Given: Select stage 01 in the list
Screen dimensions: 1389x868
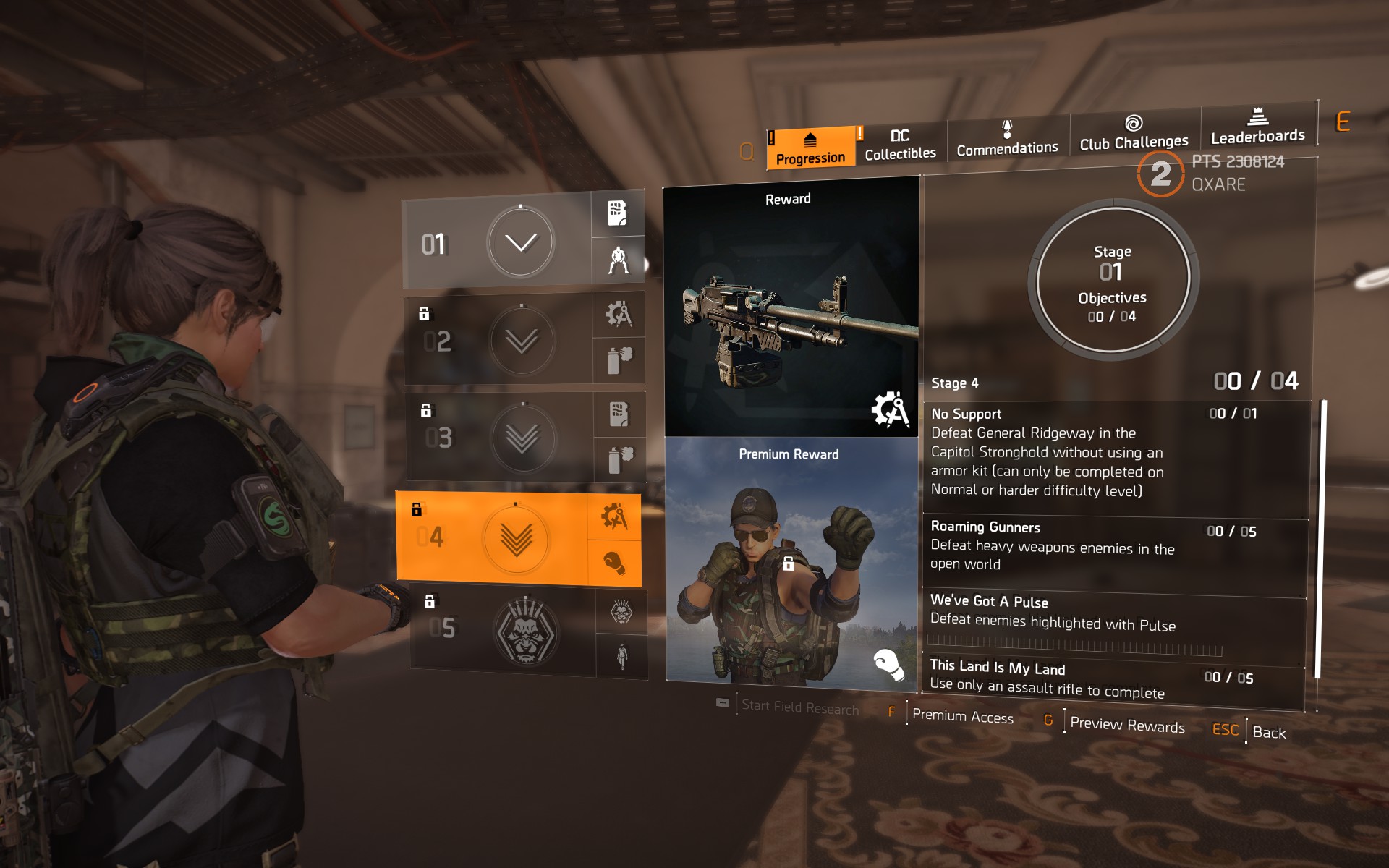Looking at the screenshot, I should (x=497, y=243).
